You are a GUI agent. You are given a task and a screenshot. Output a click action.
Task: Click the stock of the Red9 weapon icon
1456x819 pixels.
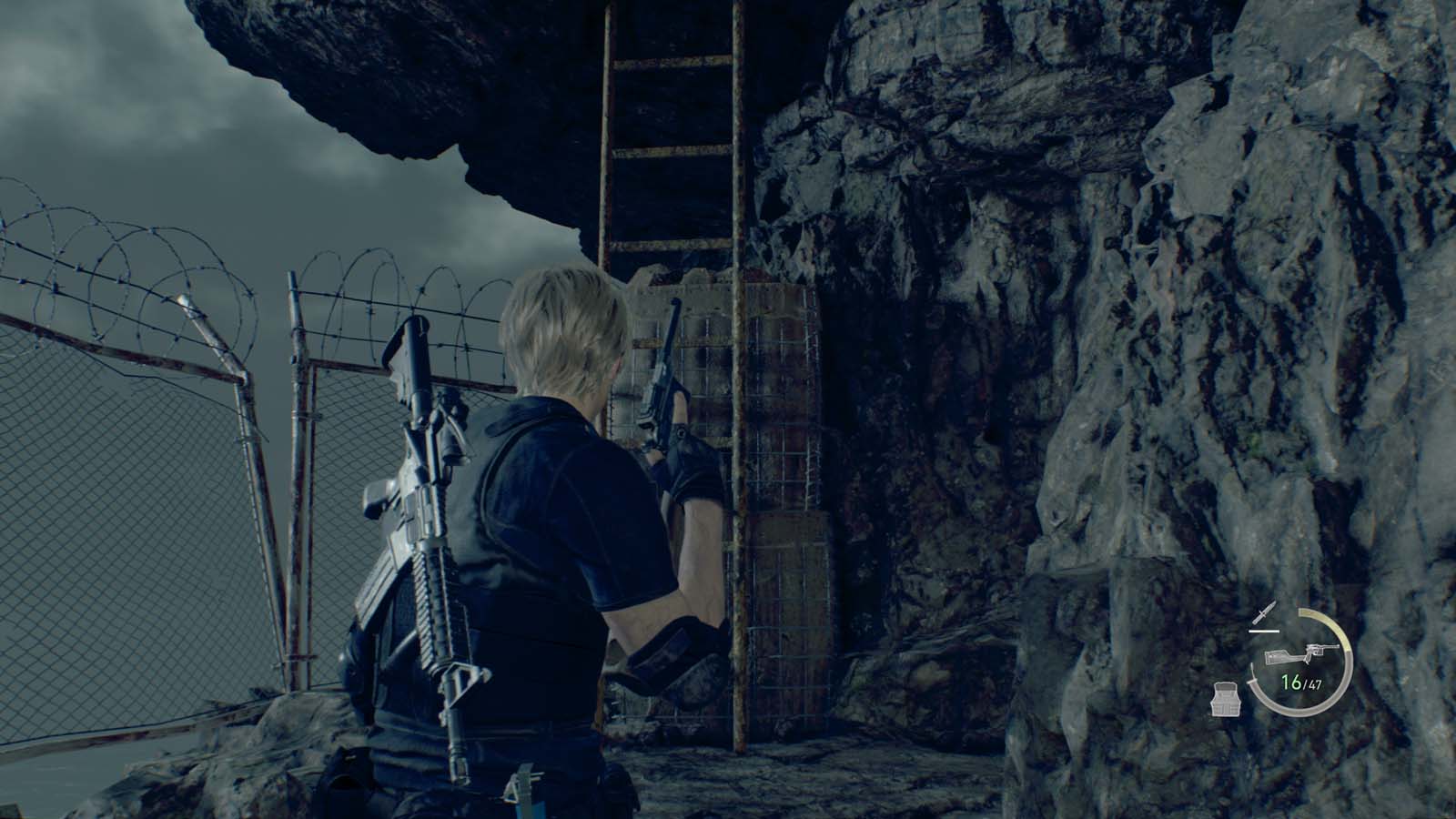1279,657
